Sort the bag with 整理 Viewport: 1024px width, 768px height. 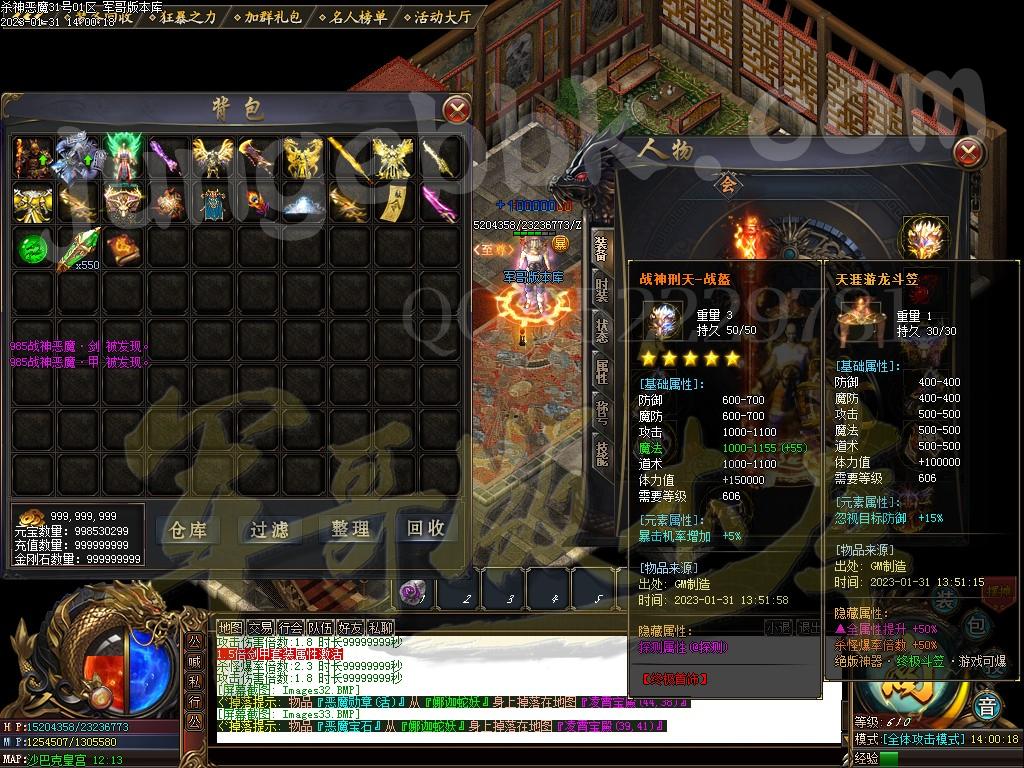pos(350,530)
